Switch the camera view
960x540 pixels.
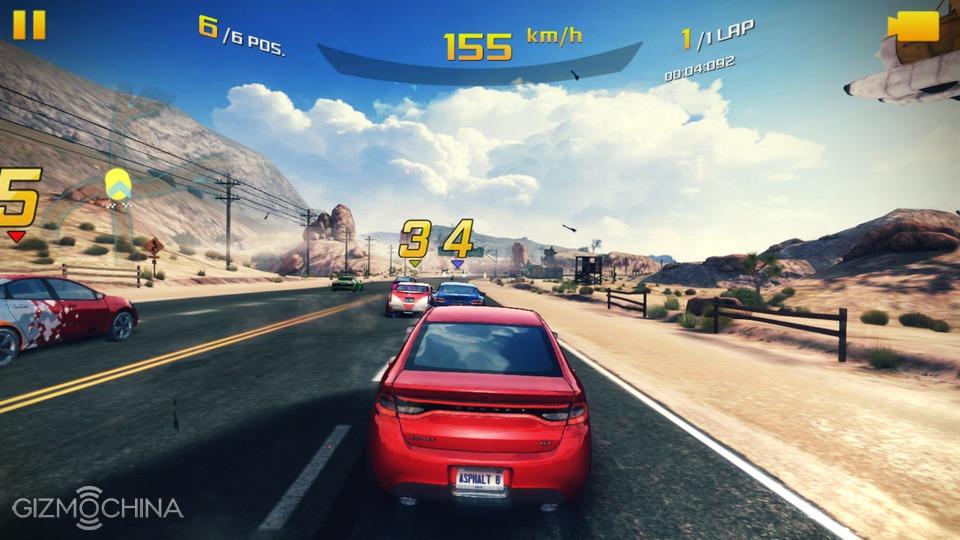coord(913,26)
